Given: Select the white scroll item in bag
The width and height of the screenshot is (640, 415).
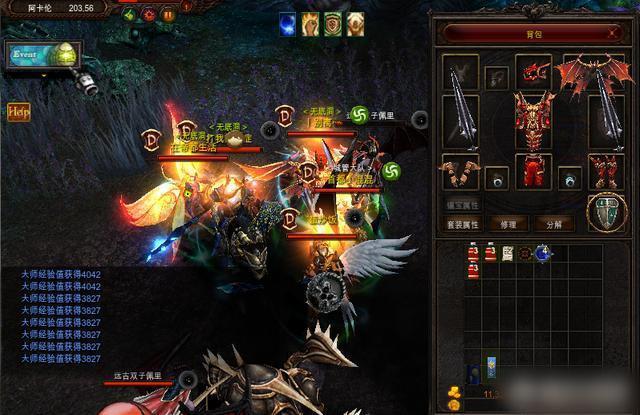Looking at the screenshot, I should pyautogui.click(x=508, y=254).
